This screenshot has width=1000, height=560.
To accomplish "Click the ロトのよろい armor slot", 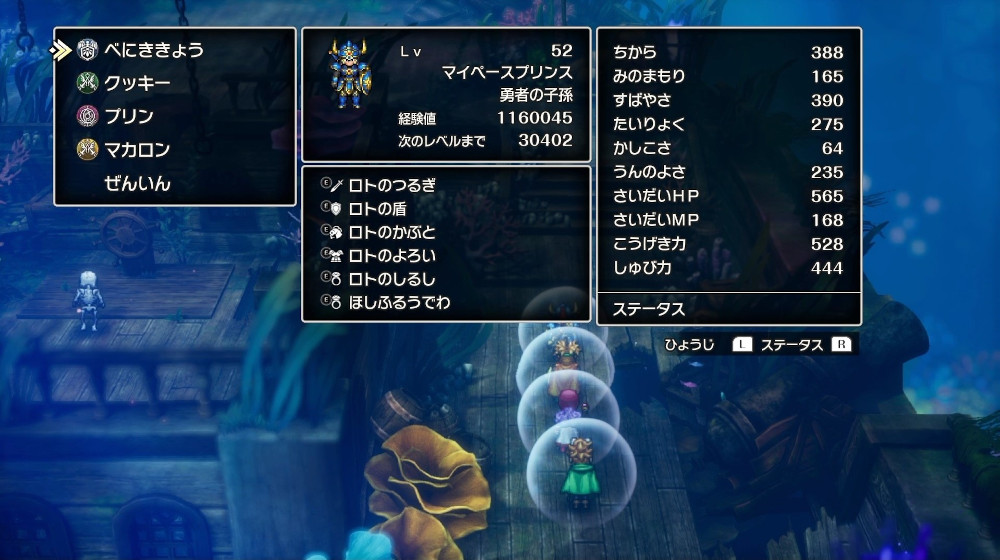I will pyautogui.click(x=392, y=255).
